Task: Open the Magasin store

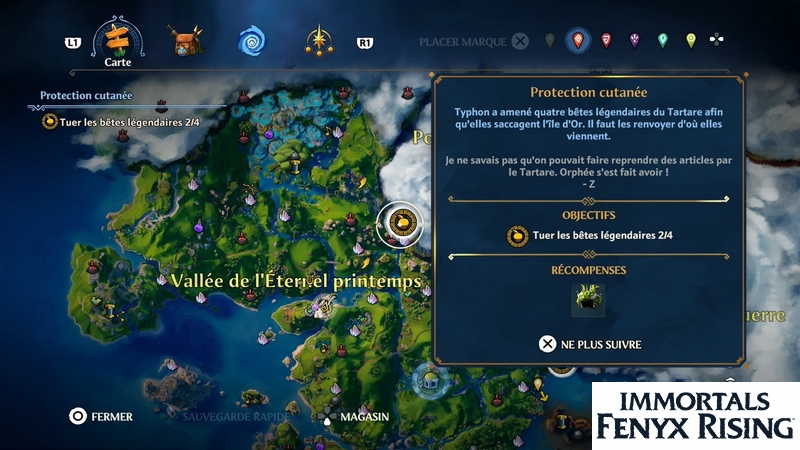Action: 354,416
